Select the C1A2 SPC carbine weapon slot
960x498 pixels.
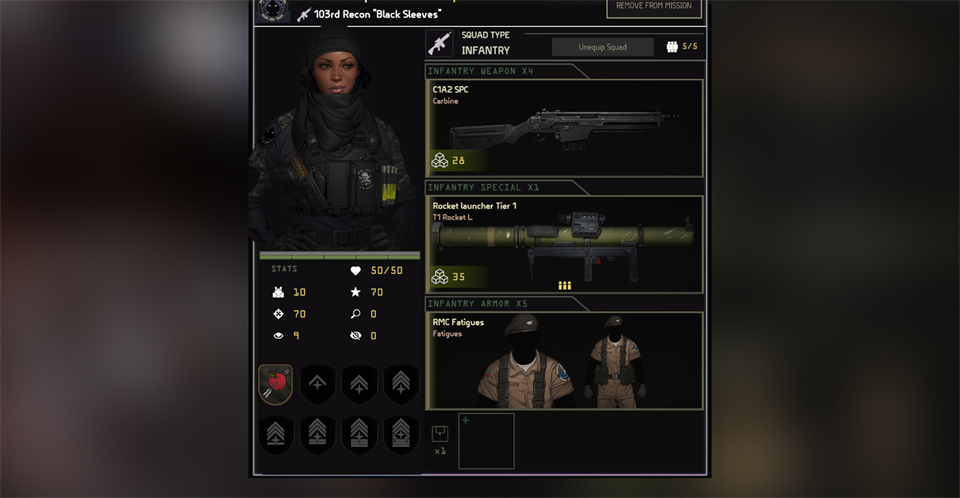click(565, 128)
